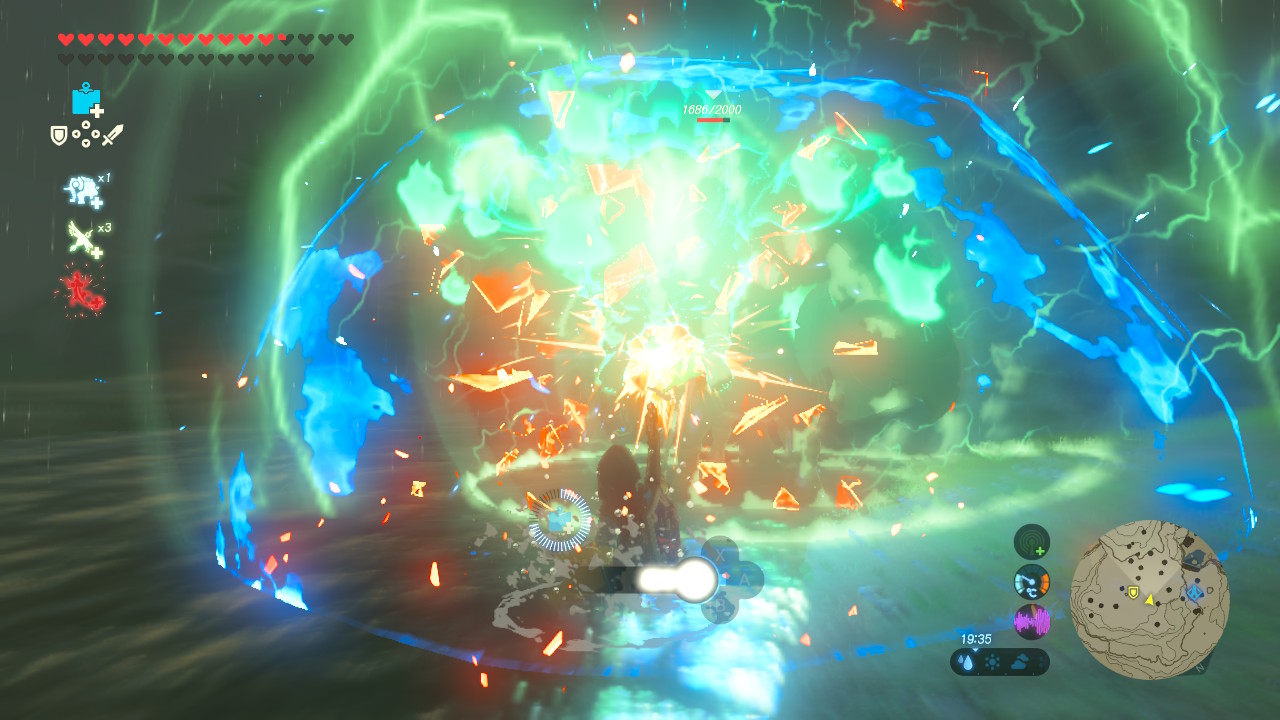Check the thermometer temperature gauge icon

tap(1032, 582)
